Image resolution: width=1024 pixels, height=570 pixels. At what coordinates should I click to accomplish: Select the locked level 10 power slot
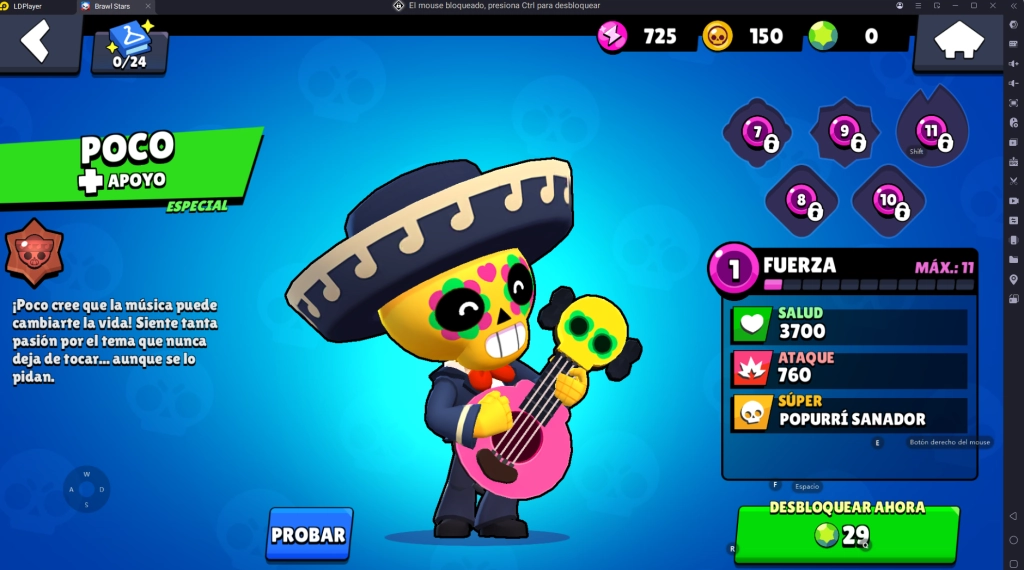(x=888, y=201)
